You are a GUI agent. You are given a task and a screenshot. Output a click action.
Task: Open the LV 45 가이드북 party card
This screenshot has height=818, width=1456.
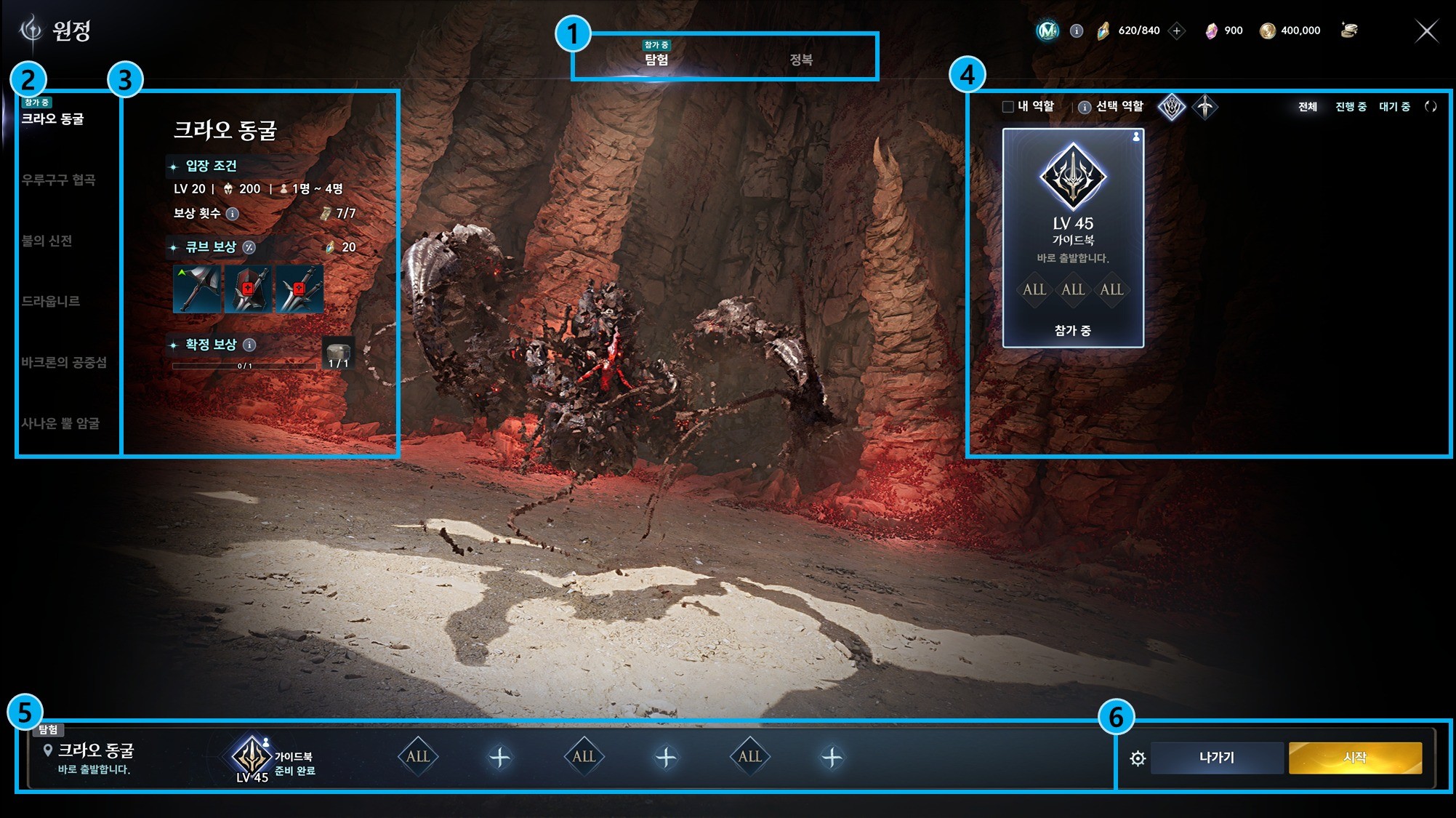pos(1072,233)
